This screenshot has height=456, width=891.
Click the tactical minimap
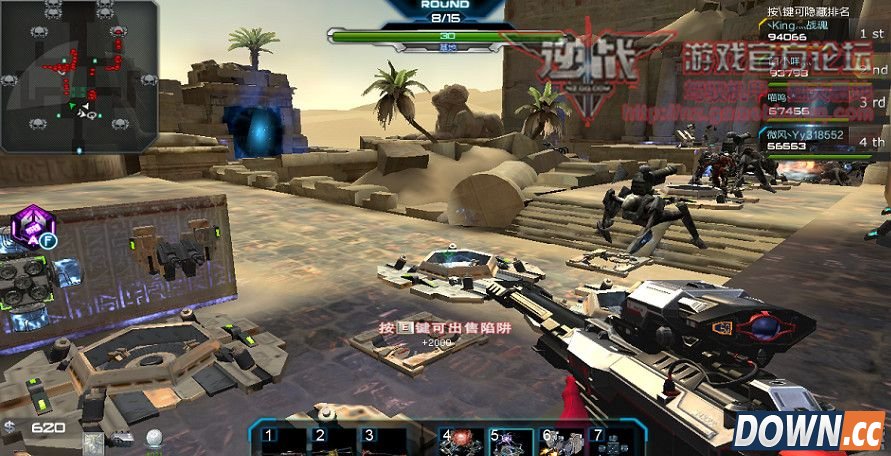tap(78, 77)
